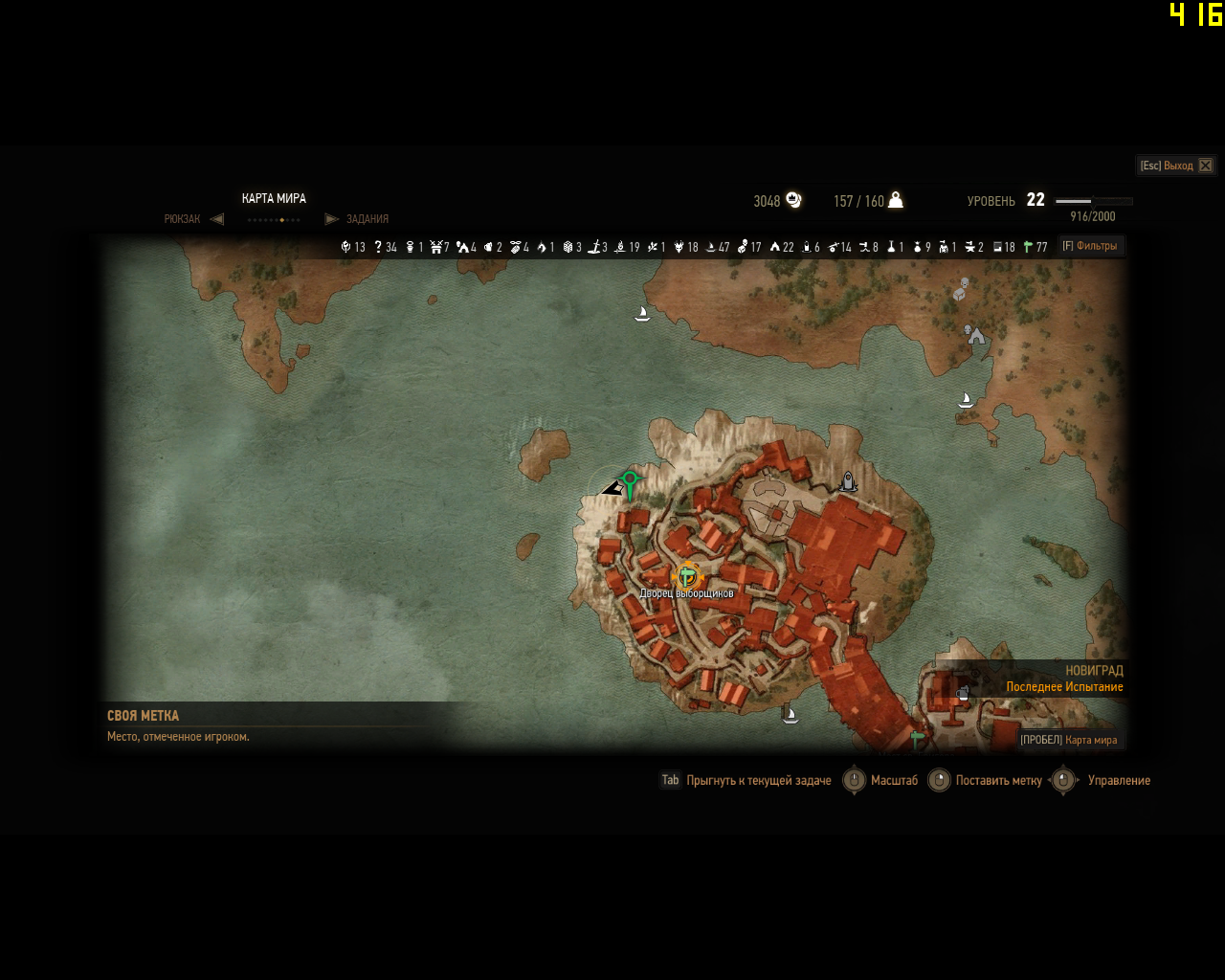Select the green signpost marker by the bridge
Screen dimensions: 1225x980
pos(916,739)
